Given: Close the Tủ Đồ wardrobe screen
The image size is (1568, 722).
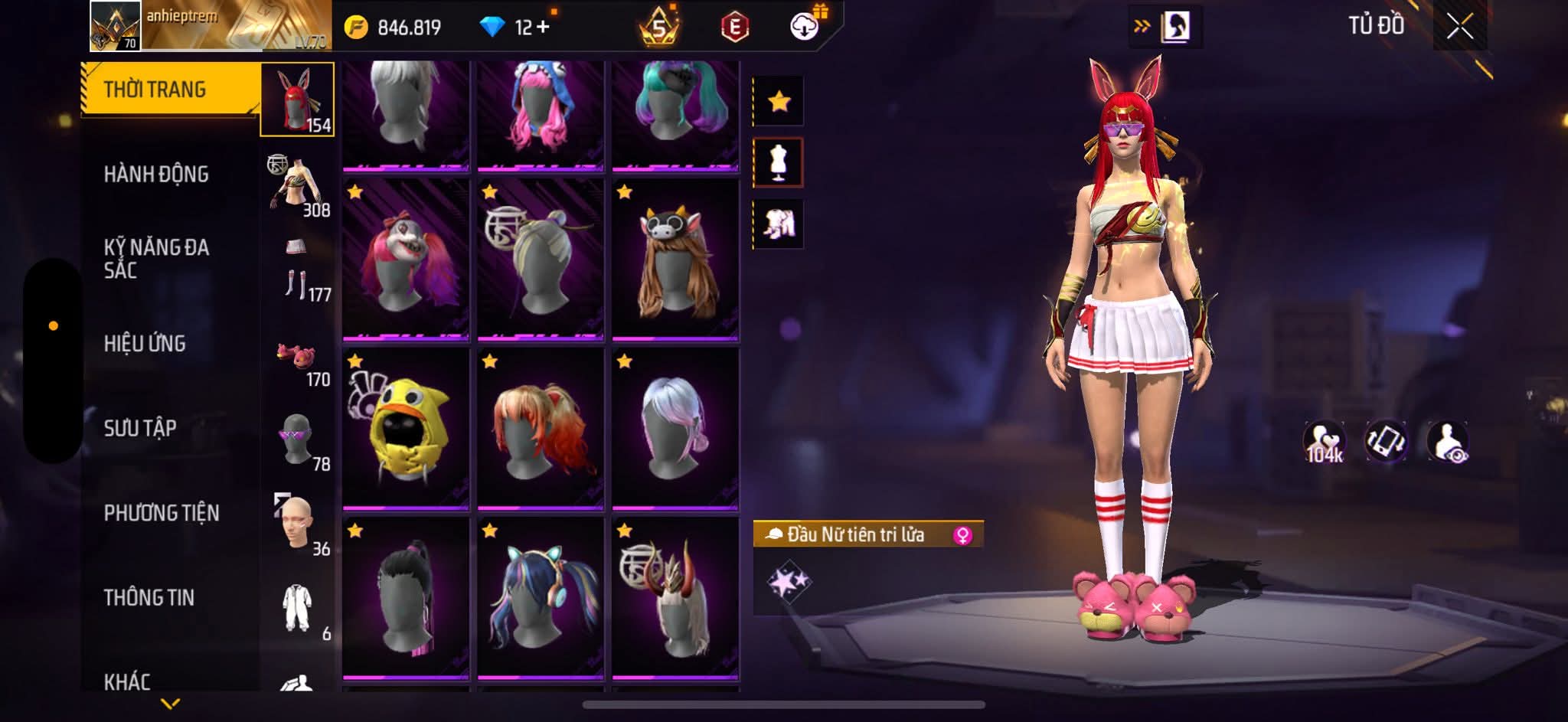Looking at the screenshot, I should pos(1459,28).
